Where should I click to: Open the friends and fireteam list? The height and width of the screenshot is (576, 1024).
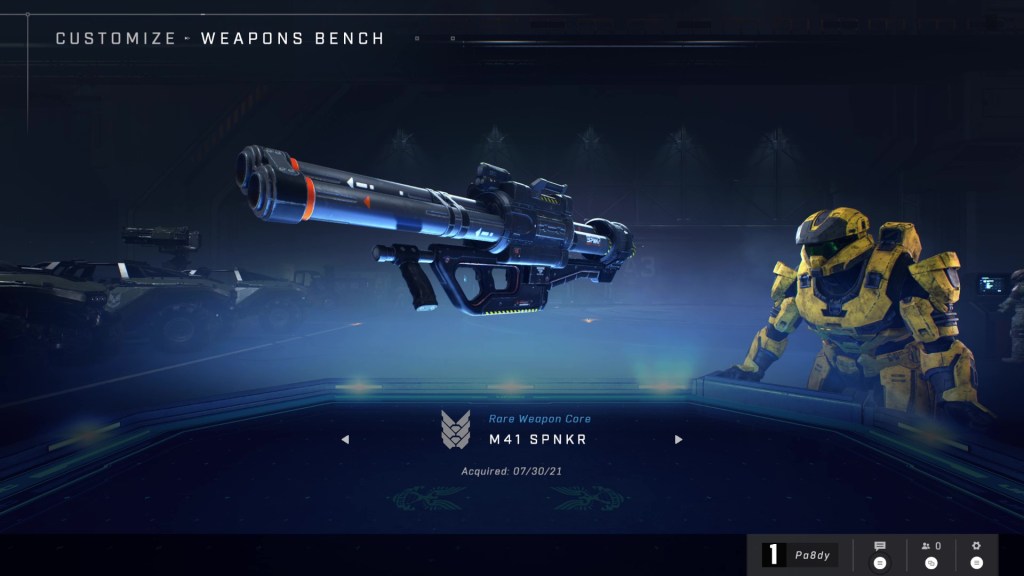(x=930, y=554)
